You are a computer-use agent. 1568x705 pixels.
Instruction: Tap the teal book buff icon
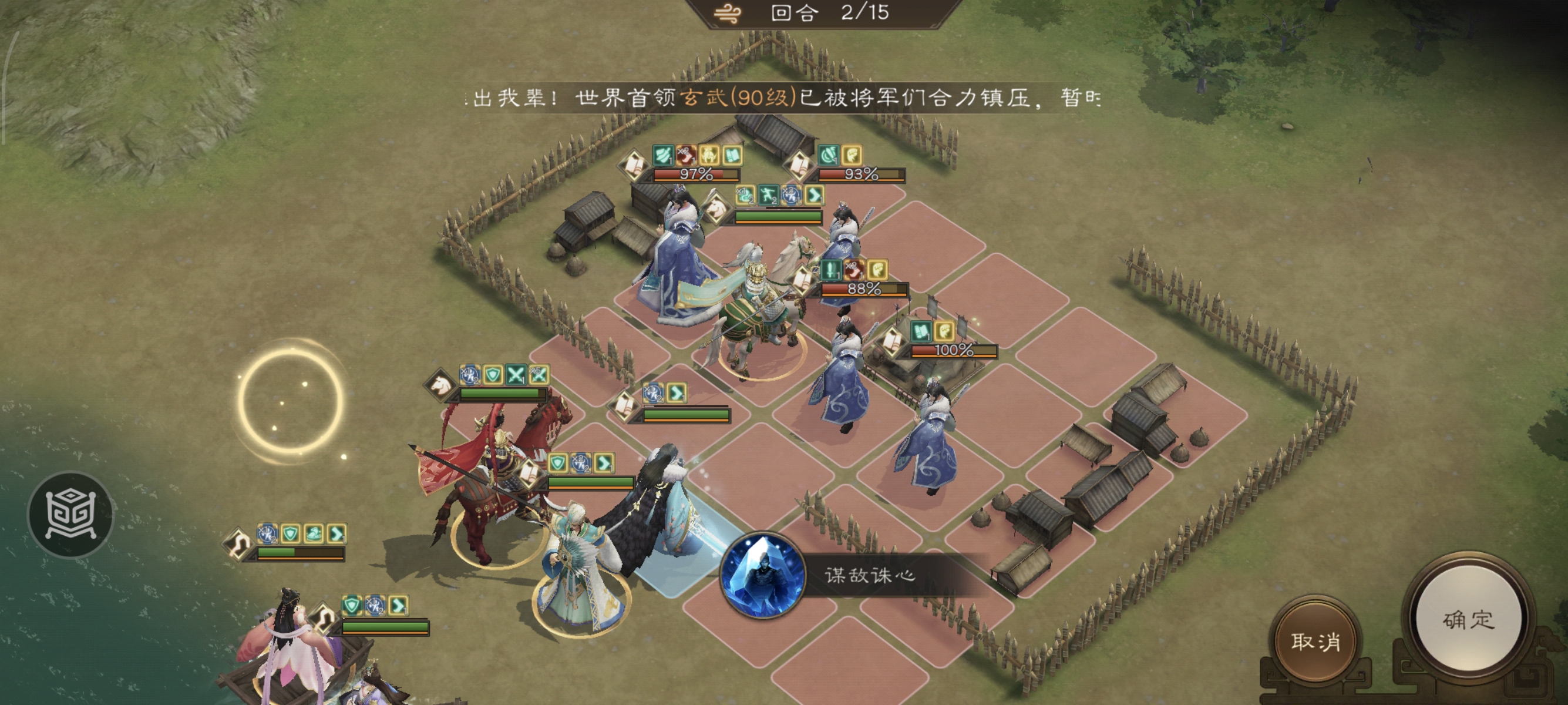click(x=732, y=156)
